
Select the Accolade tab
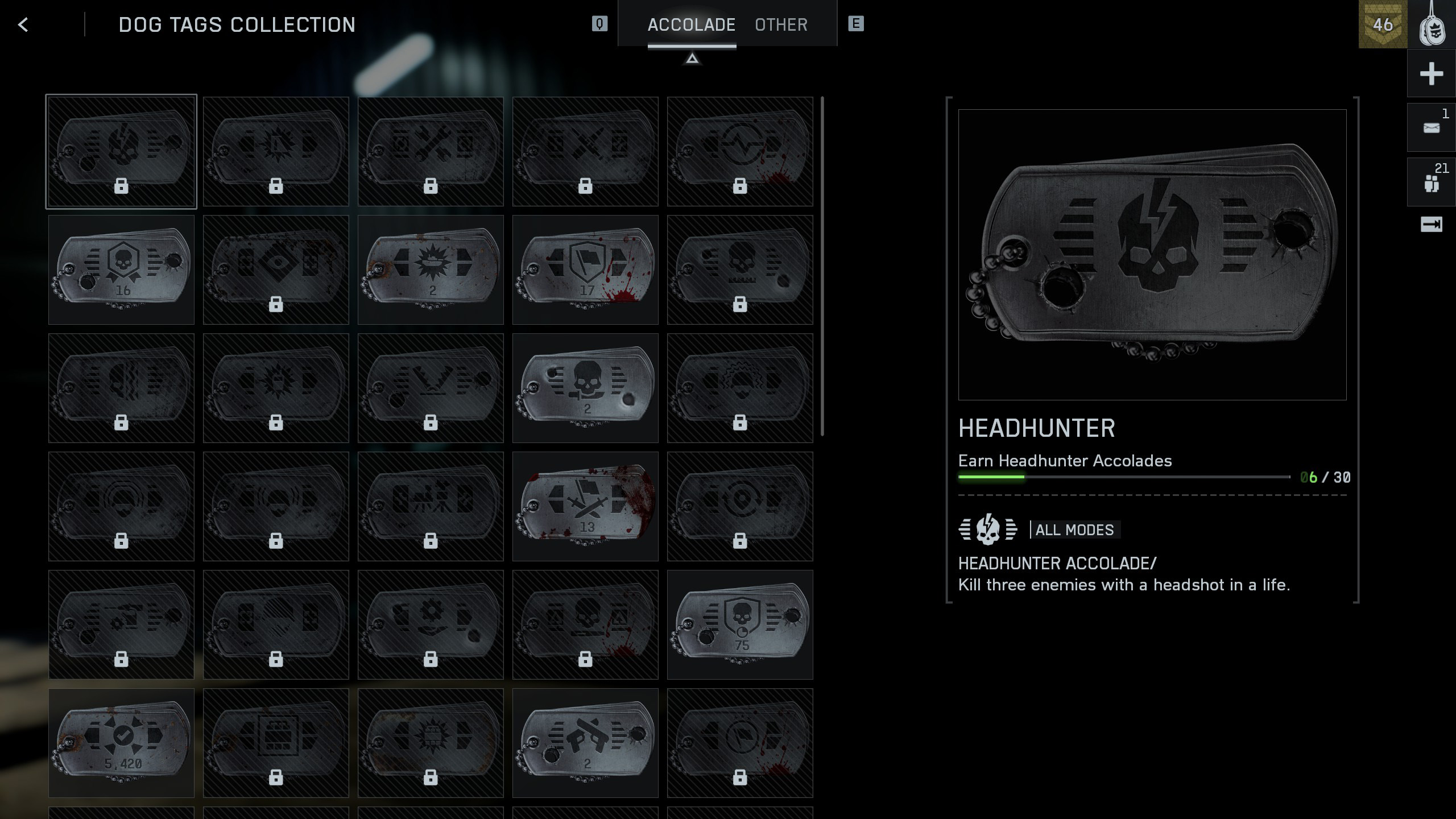click(691, 24)
